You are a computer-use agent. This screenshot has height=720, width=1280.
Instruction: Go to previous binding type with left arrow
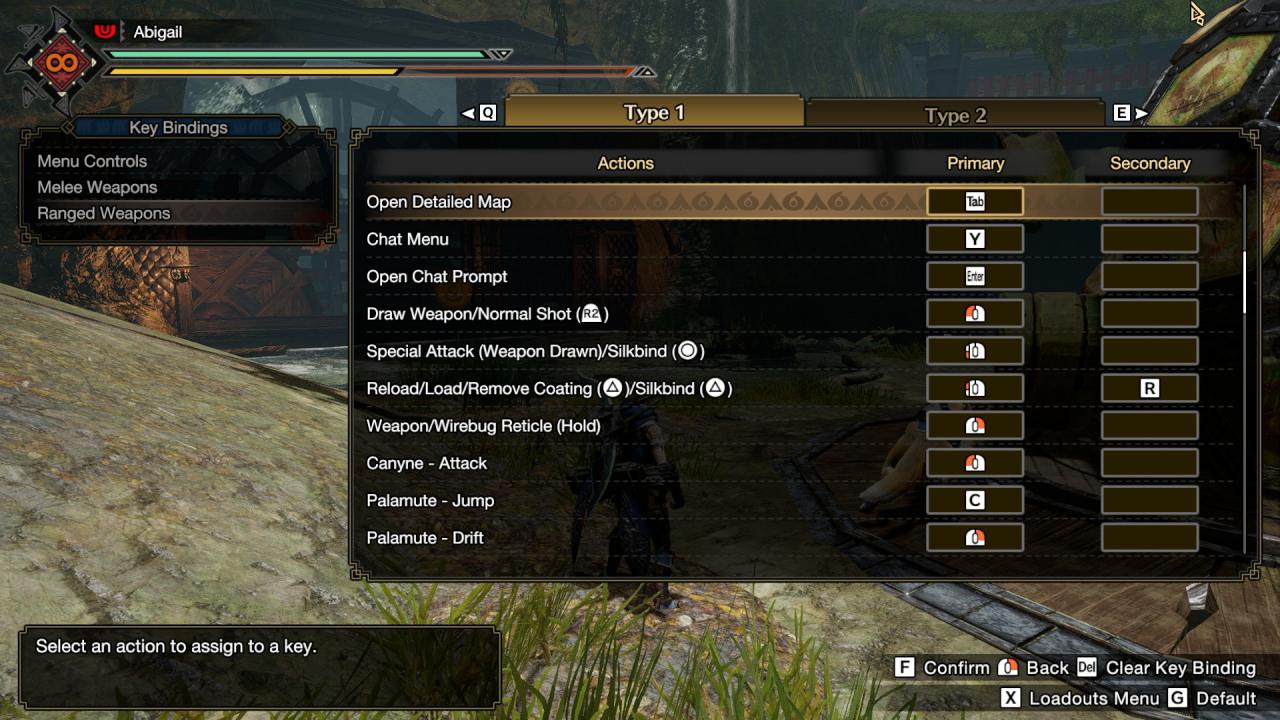468,114
